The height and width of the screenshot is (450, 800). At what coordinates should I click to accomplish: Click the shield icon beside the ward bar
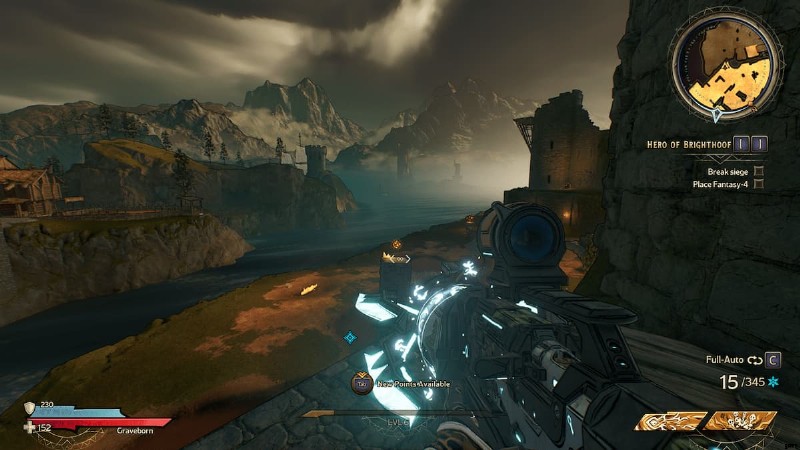pyautogui.click(x=29, y=407)
